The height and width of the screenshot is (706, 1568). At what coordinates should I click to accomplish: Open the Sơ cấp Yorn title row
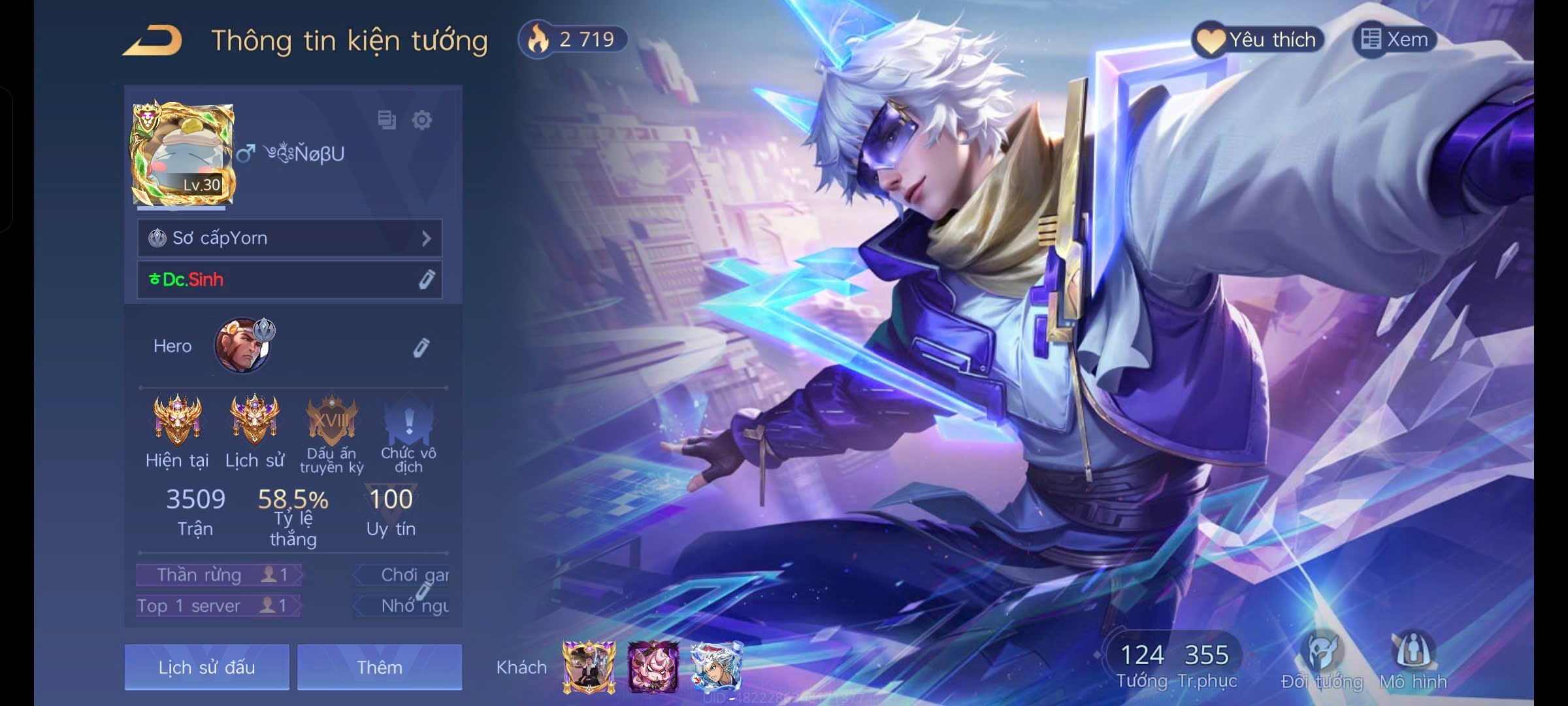click(289, 238)
